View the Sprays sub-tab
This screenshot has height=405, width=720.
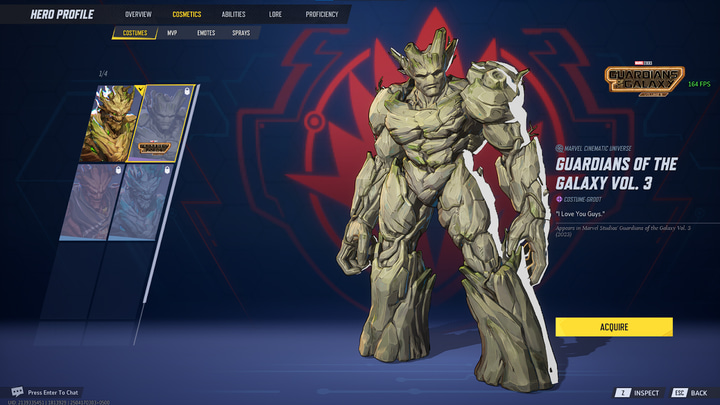[x=241, y=33]
